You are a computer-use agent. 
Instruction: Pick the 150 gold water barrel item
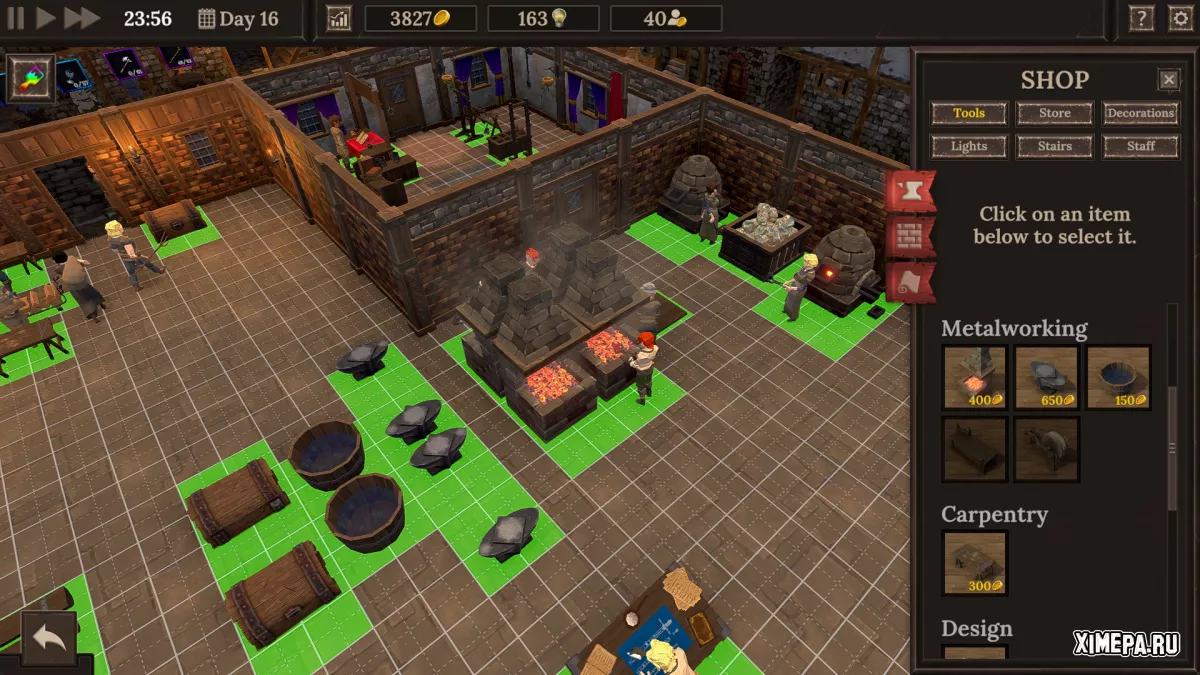[1118, 377]
